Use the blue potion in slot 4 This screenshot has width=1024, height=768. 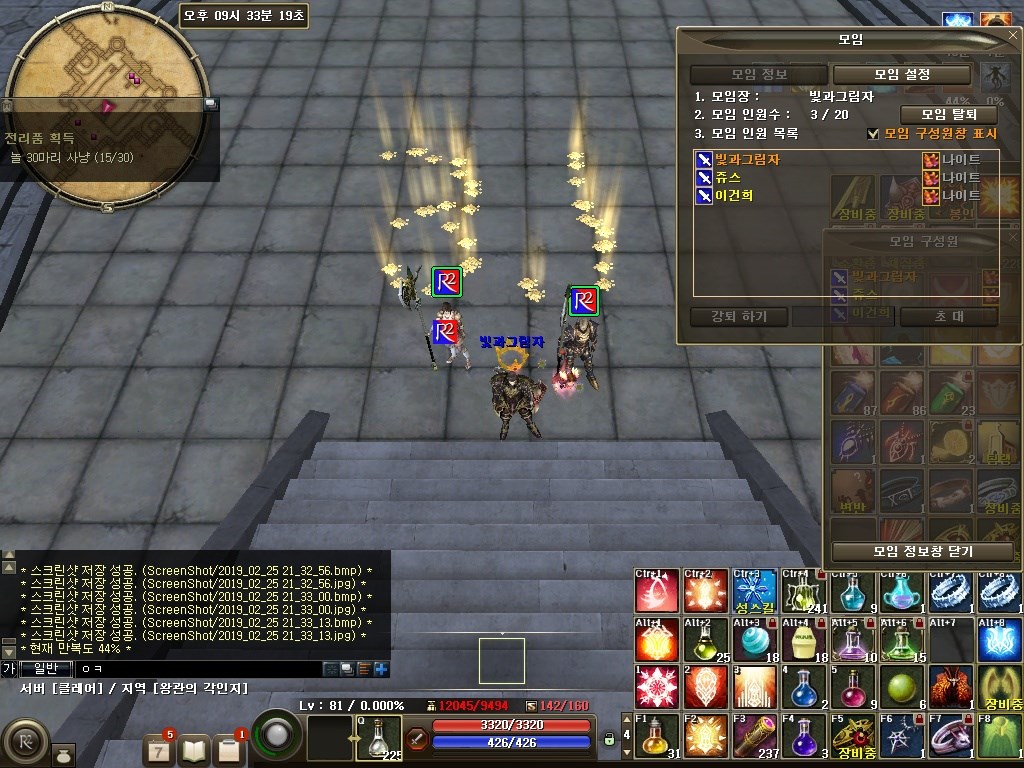click(803, 688)
